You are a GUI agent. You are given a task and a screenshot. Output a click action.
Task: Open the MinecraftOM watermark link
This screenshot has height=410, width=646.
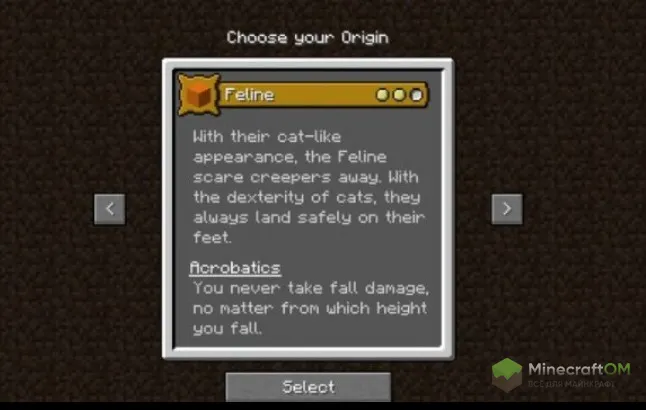[562, 375]
